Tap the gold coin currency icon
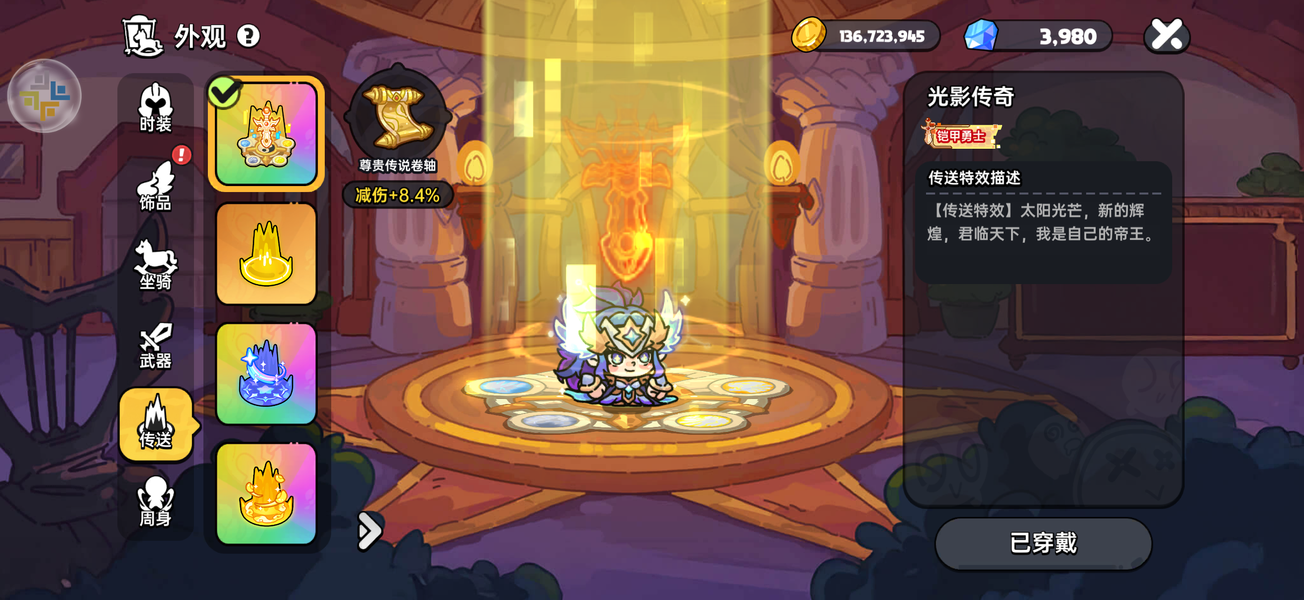1304x600 pixels. (808, 35)
